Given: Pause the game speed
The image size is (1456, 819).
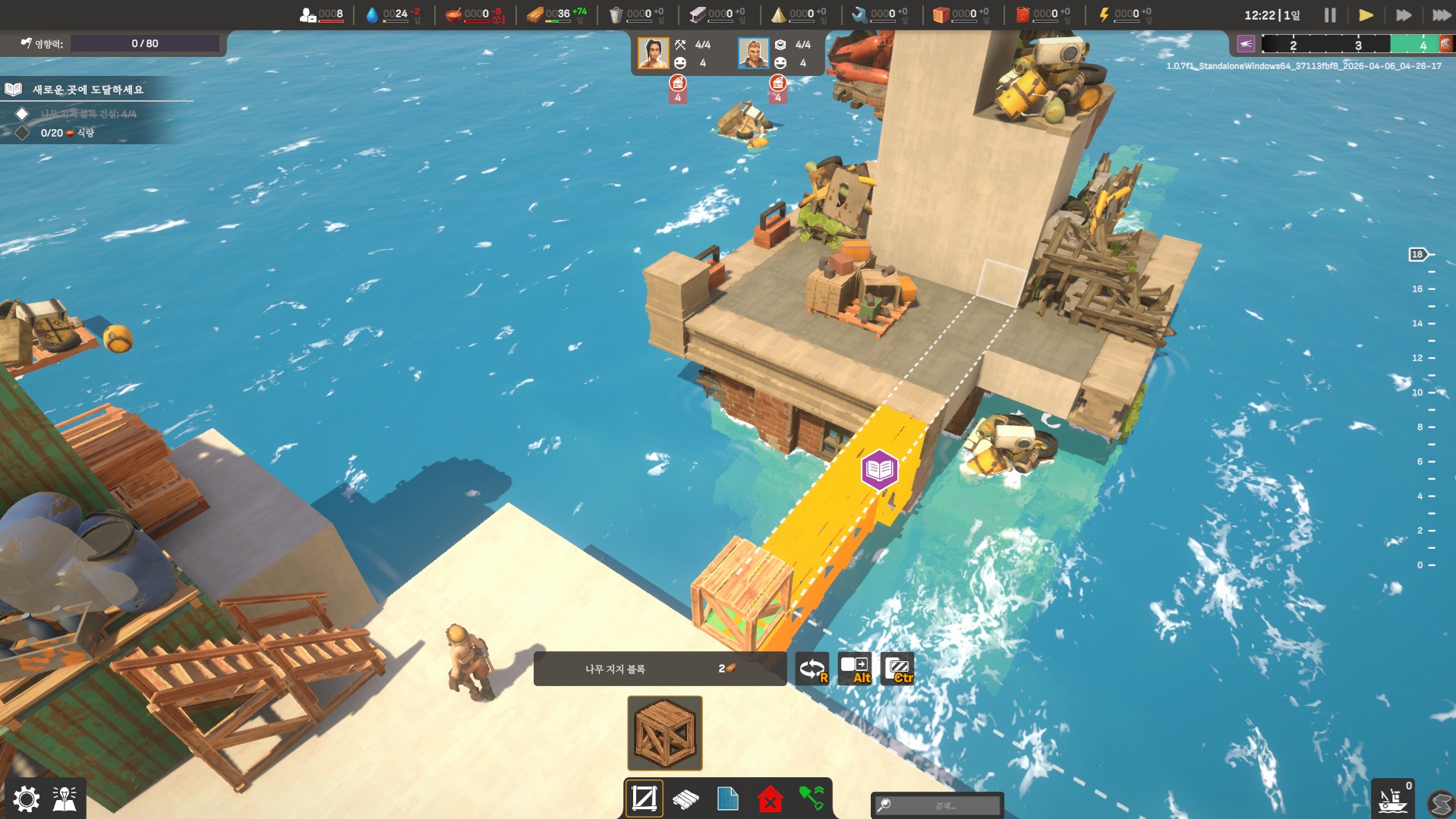Looking at the screenshot, I should [1330, 15].
